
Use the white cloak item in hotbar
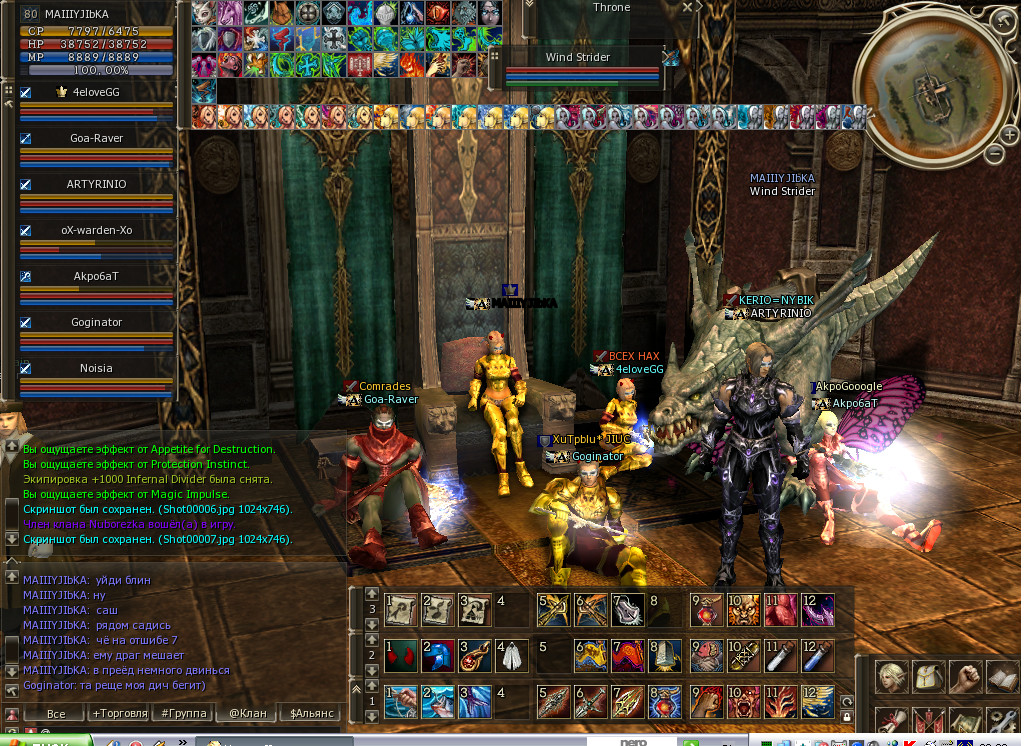(x=511, y=655)
